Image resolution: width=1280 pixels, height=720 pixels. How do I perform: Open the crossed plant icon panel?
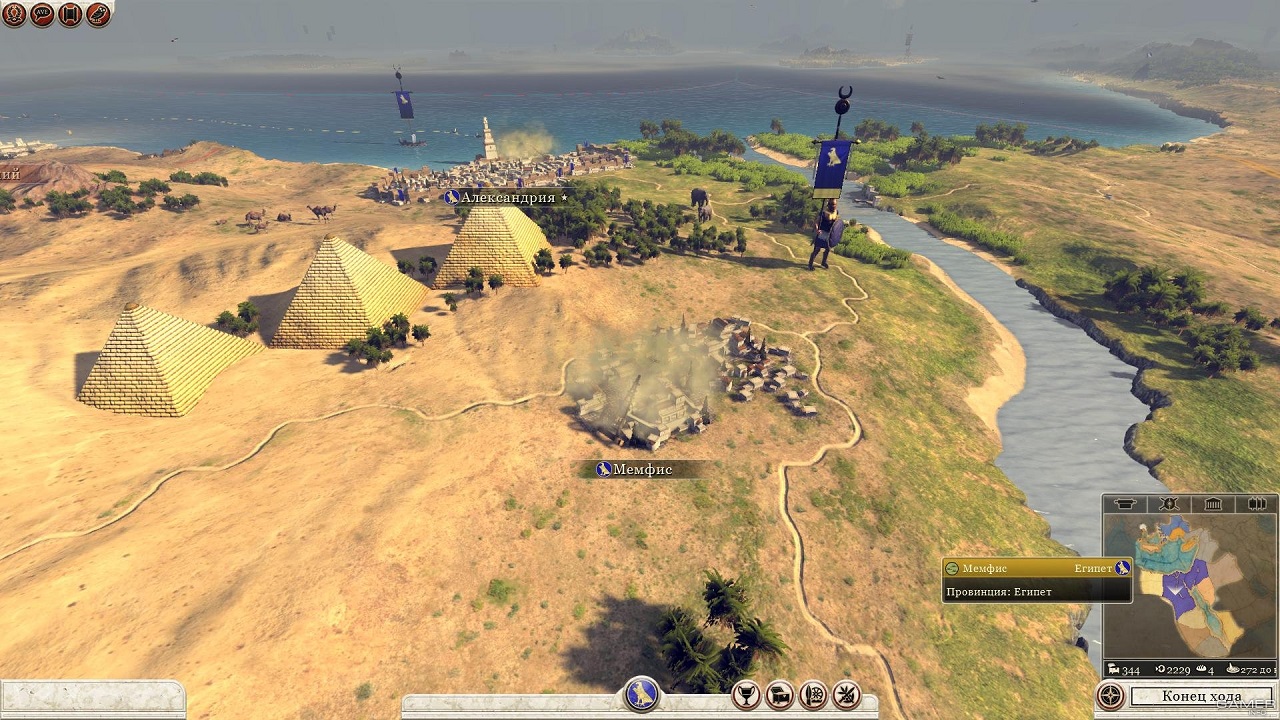846,694
